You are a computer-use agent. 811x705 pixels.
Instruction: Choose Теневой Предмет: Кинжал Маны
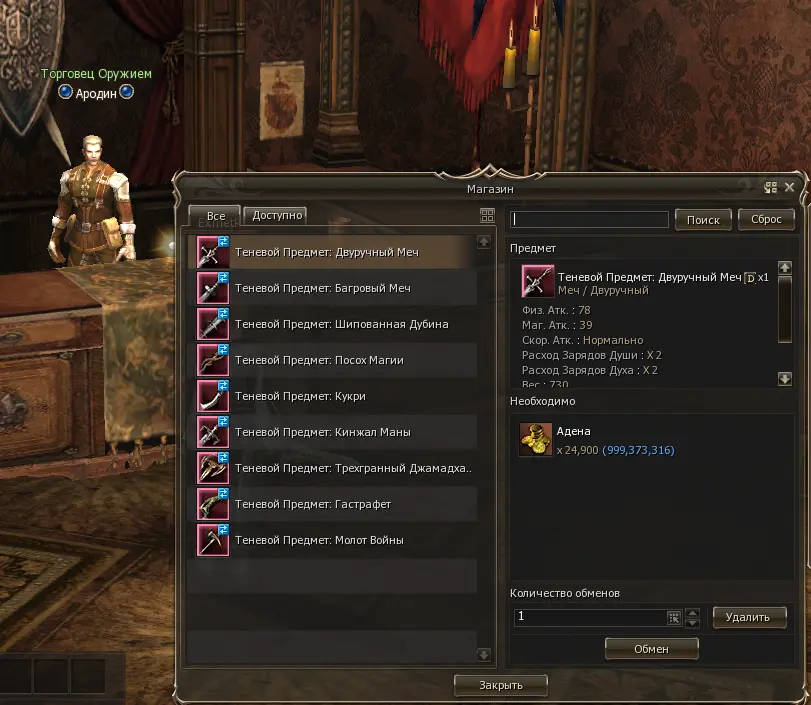pyautogui.click(x=322, y=433)
